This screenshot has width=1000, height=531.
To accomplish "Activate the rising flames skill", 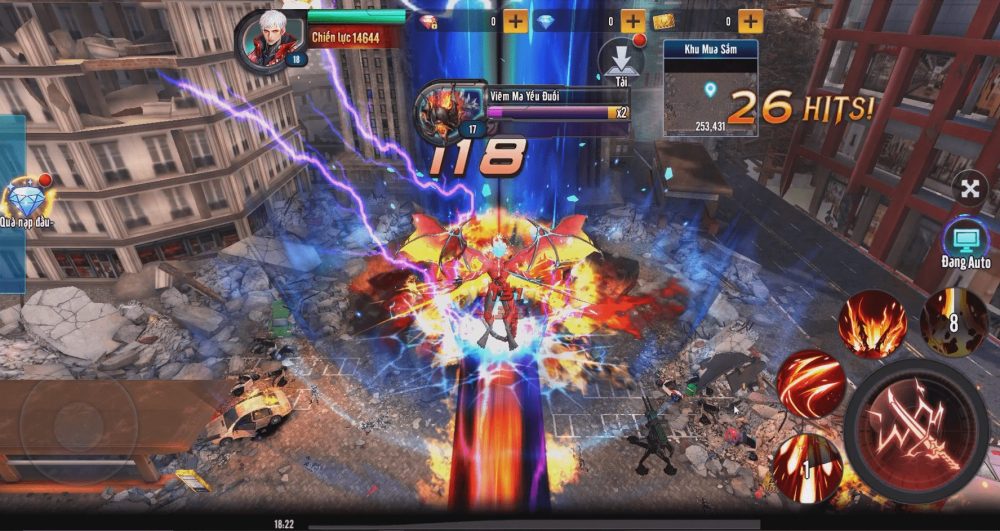I will pos(872,324).
